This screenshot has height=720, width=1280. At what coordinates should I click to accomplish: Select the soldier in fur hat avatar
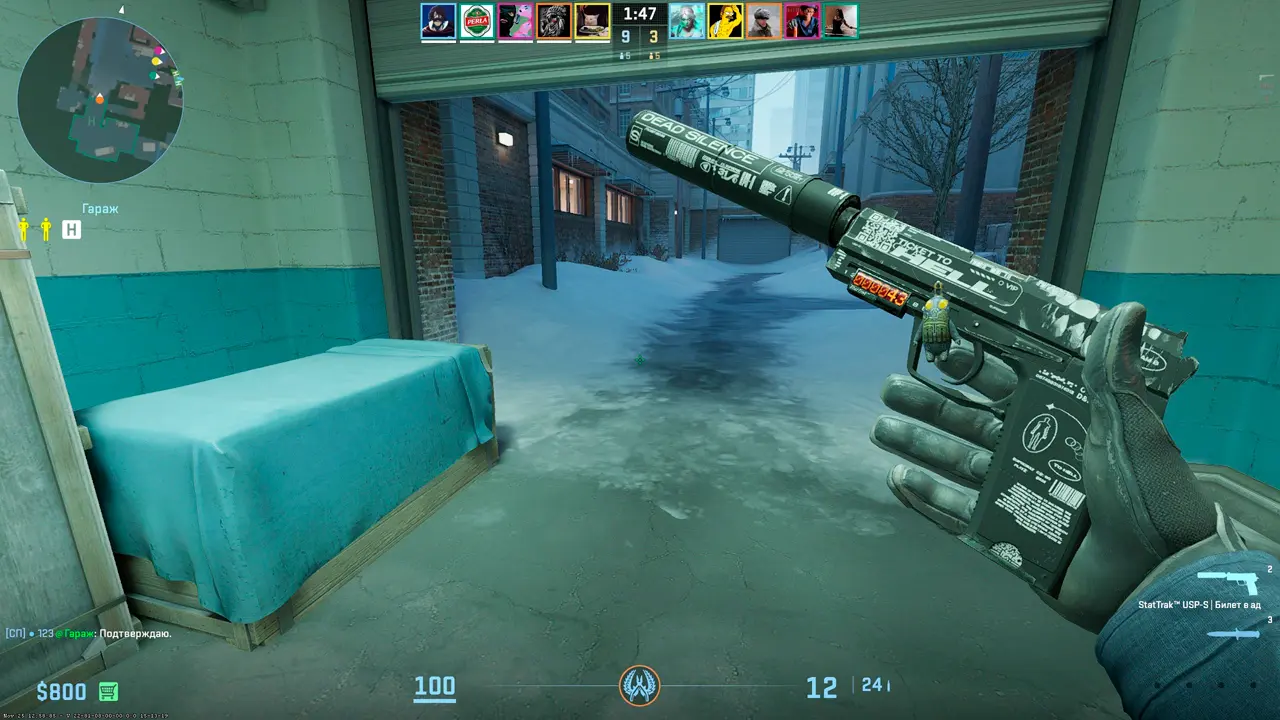tap(763, 21)
